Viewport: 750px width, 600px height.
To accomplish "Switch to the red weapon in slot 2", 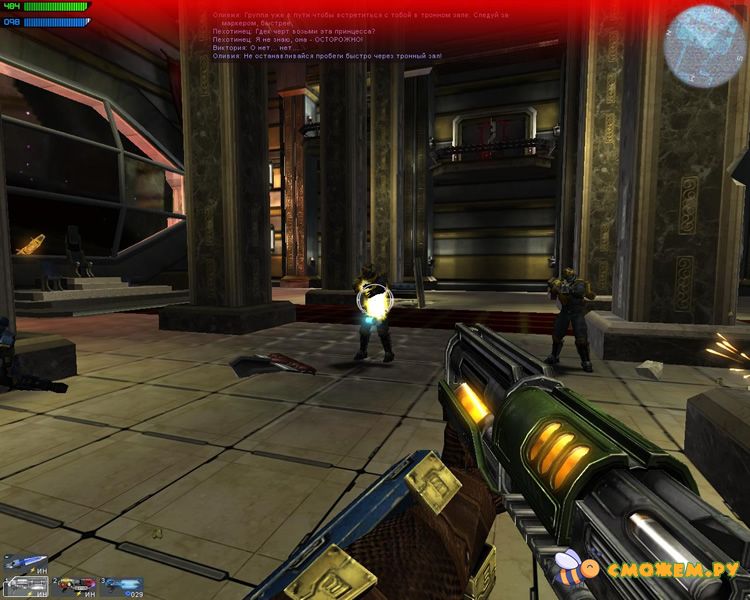I will (x=73, y=585).
